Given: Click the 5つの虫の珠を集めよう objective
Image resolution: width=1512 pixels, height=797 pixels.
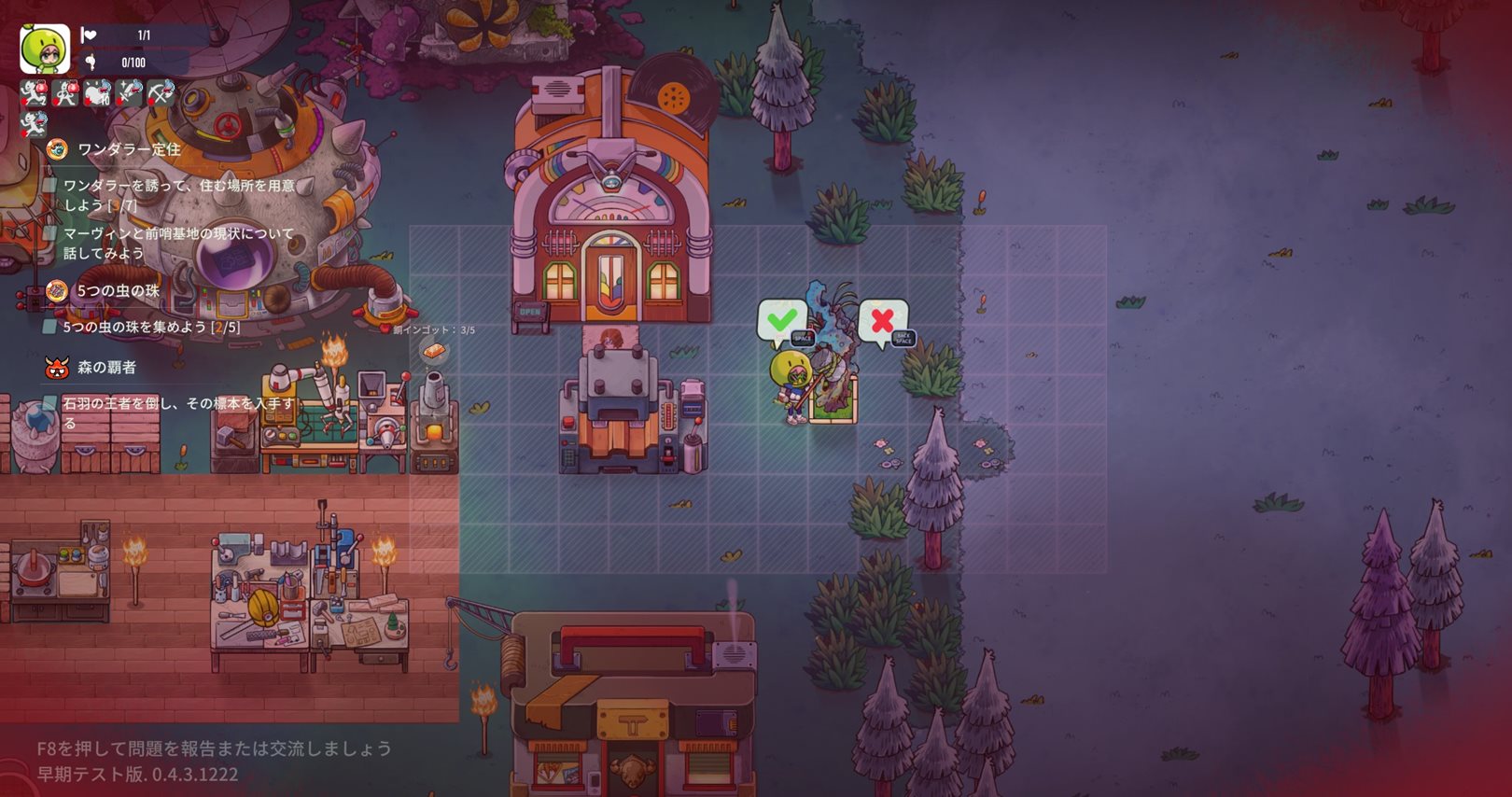Looking at the screenshot, I should click(151, 328).
